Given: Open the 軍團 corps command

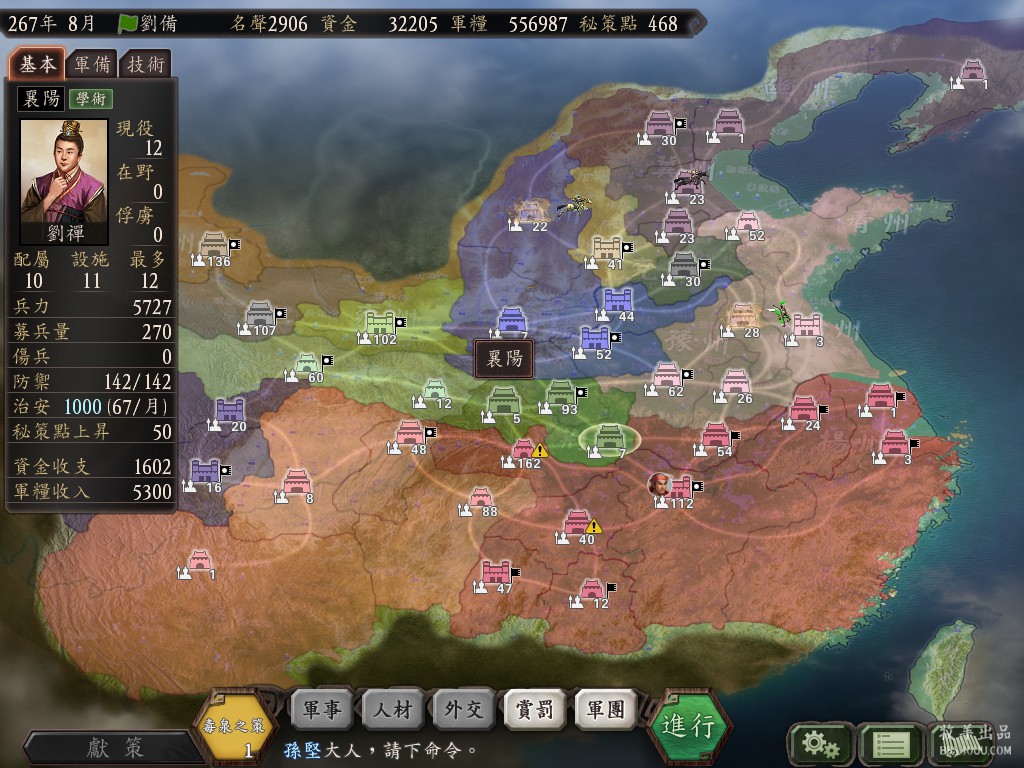Looking at the screenshot, I should 605,709.
